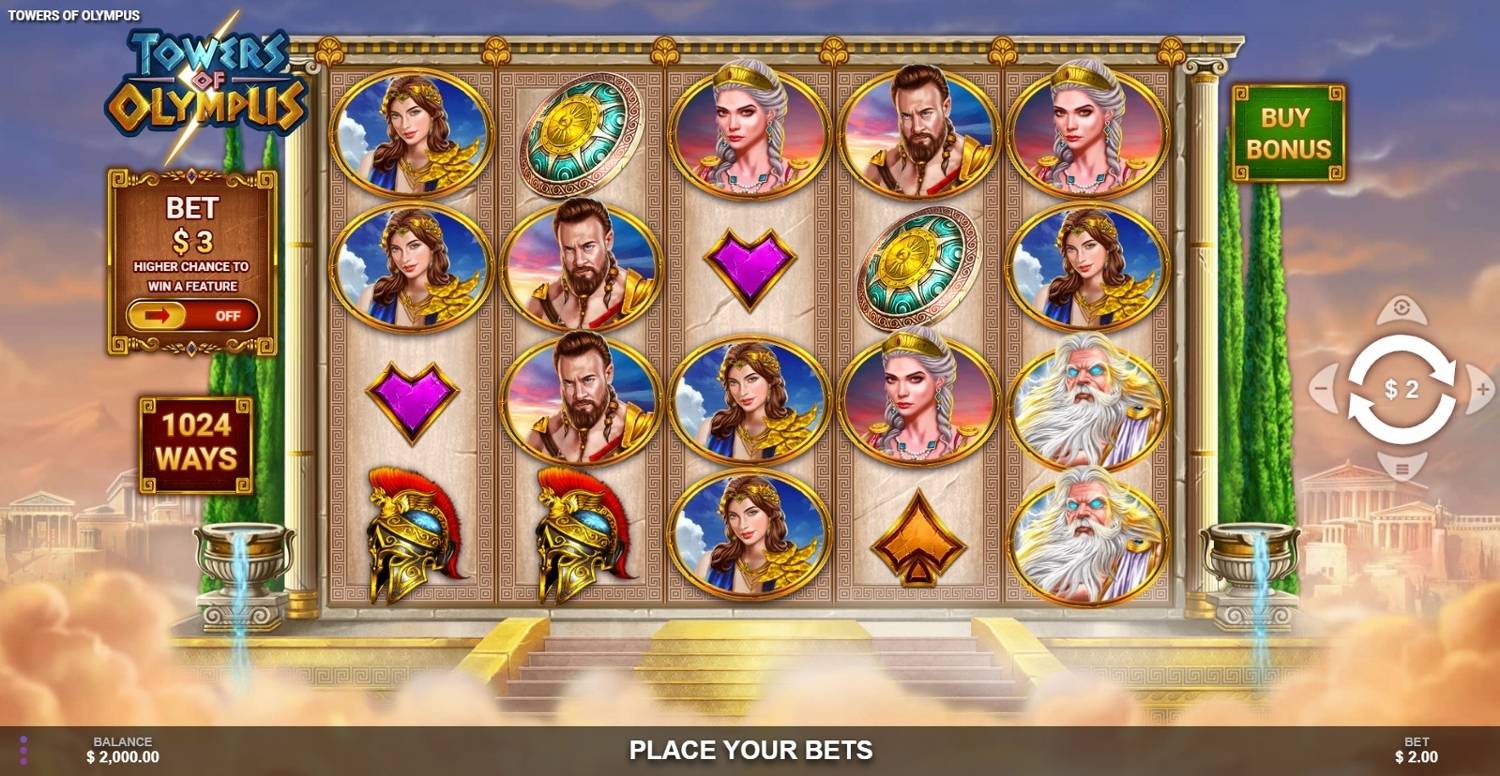Click the 1024 Ways info plaque
This screenshot has height=776, width=1500.
click(196, 444)
